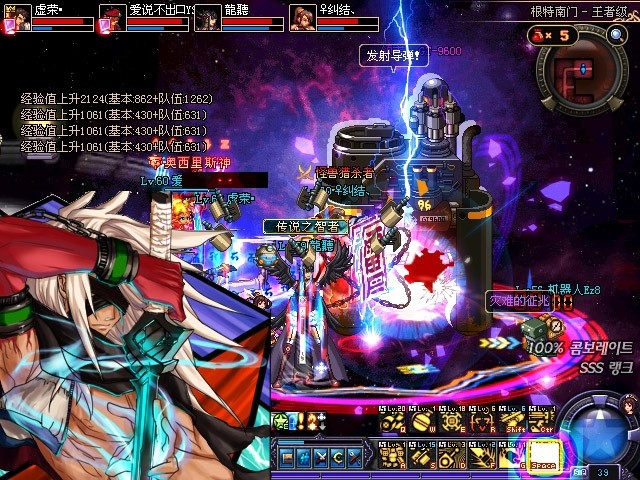Screen dimensions: 640x480
Task: Use the skill in the F slot
Action: tap(482, 454)
